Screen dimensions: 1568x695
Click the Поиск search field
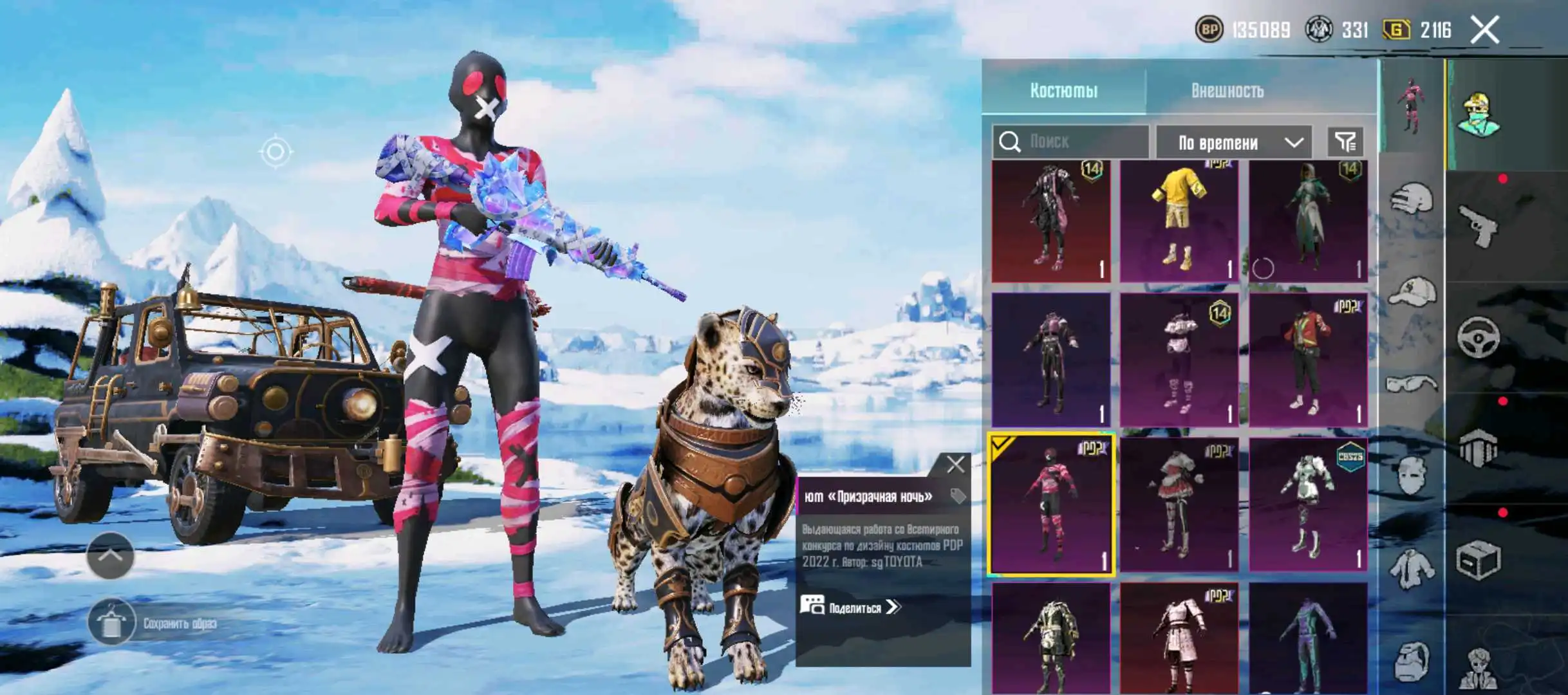point(1081,142)
